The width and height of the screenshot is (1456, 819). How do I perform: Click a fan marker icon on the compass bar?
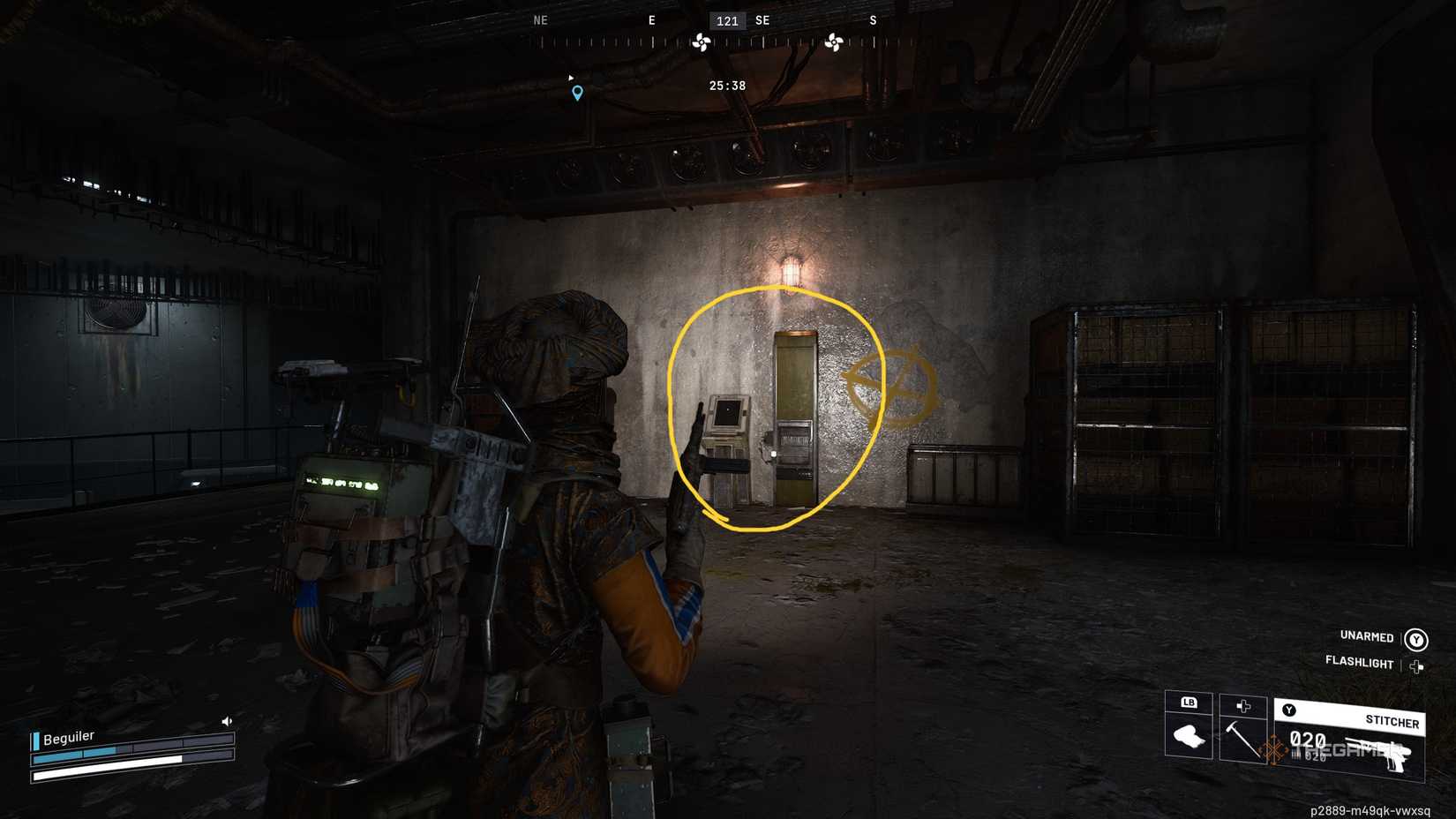[703, 41]
